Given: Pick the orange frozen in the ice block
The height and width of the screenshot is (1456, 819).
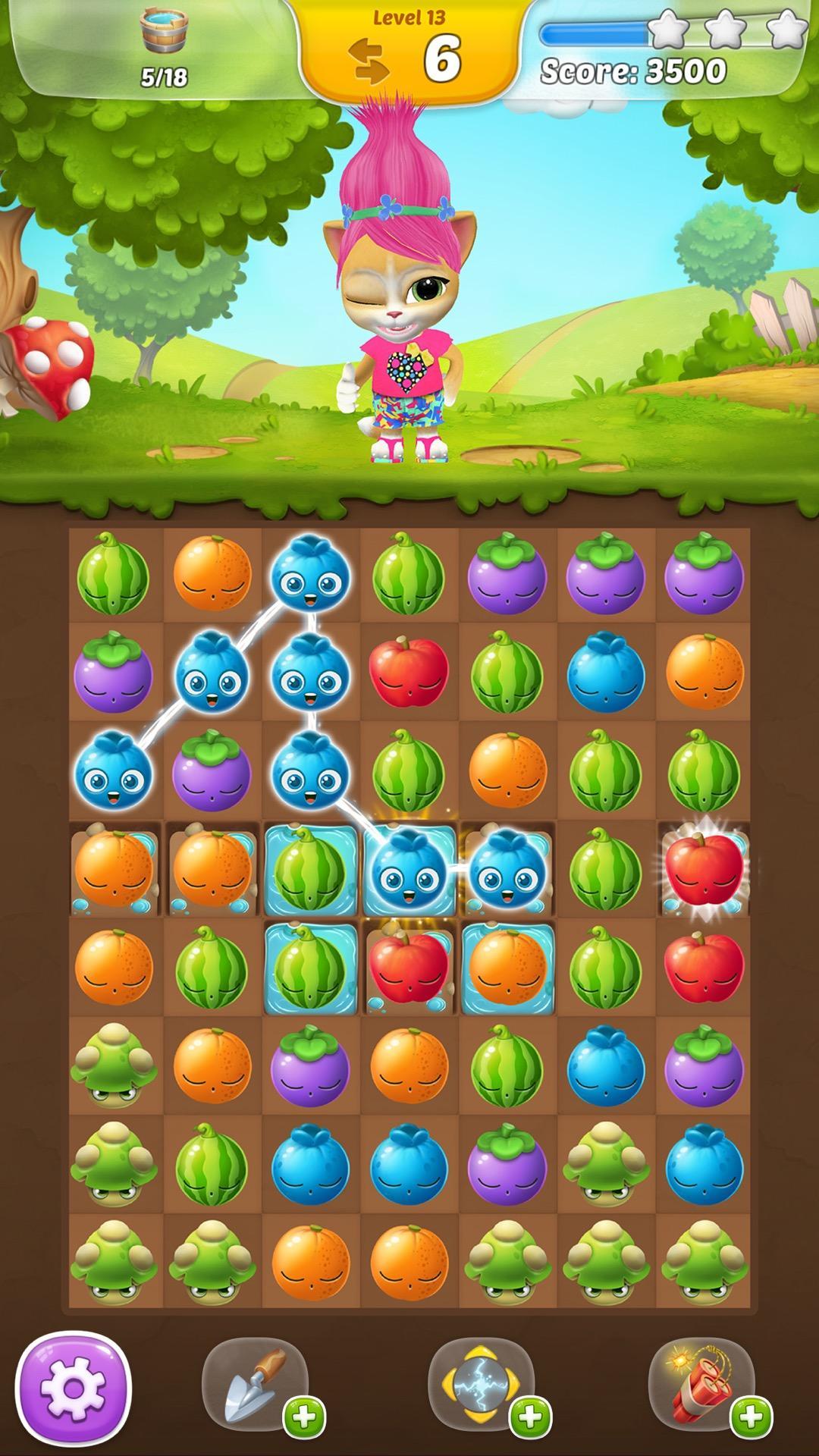Looking at the screenshot, I should click(x=507, y=967).
